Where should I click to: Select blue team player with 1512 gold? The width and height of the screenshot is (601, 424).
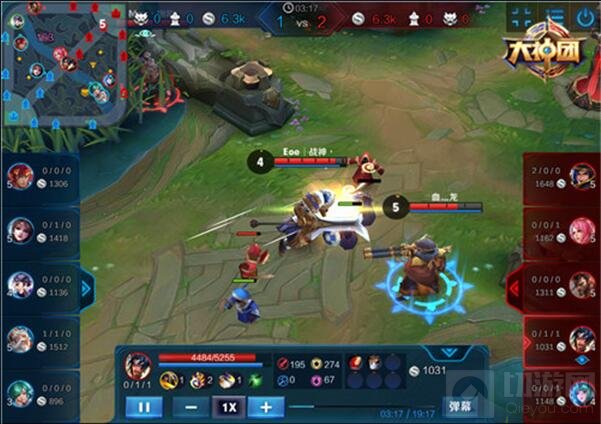40,340
